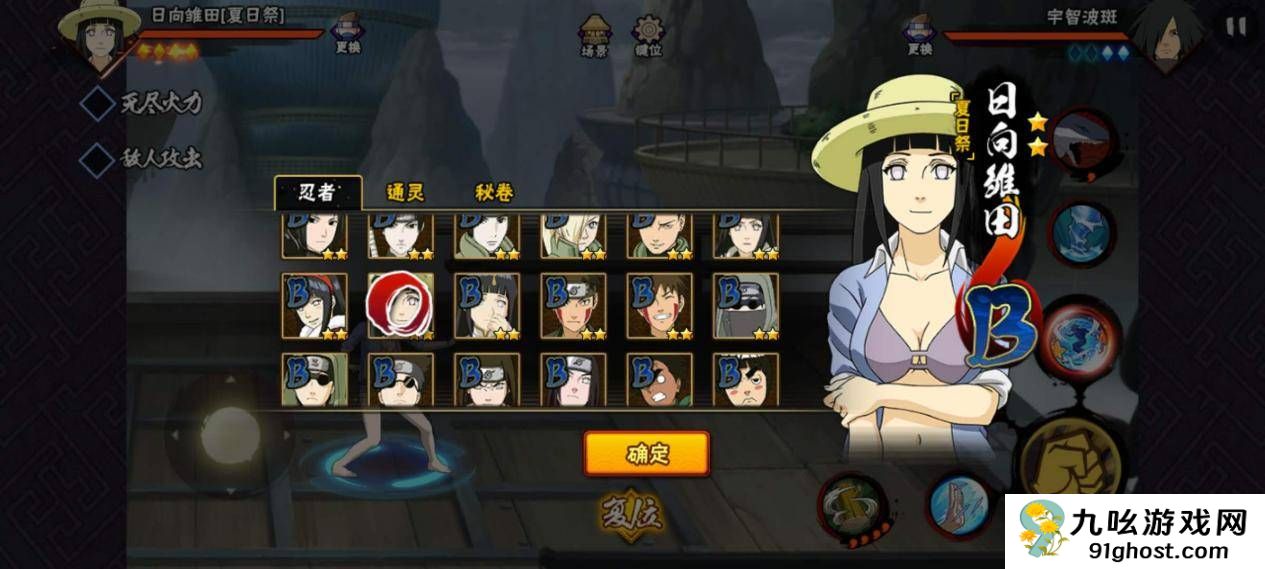Click 更换 beside the right opponent's portrait
Image resolution: width=1265 pixels, height=569 pixels.
click(x=919, y=35)
